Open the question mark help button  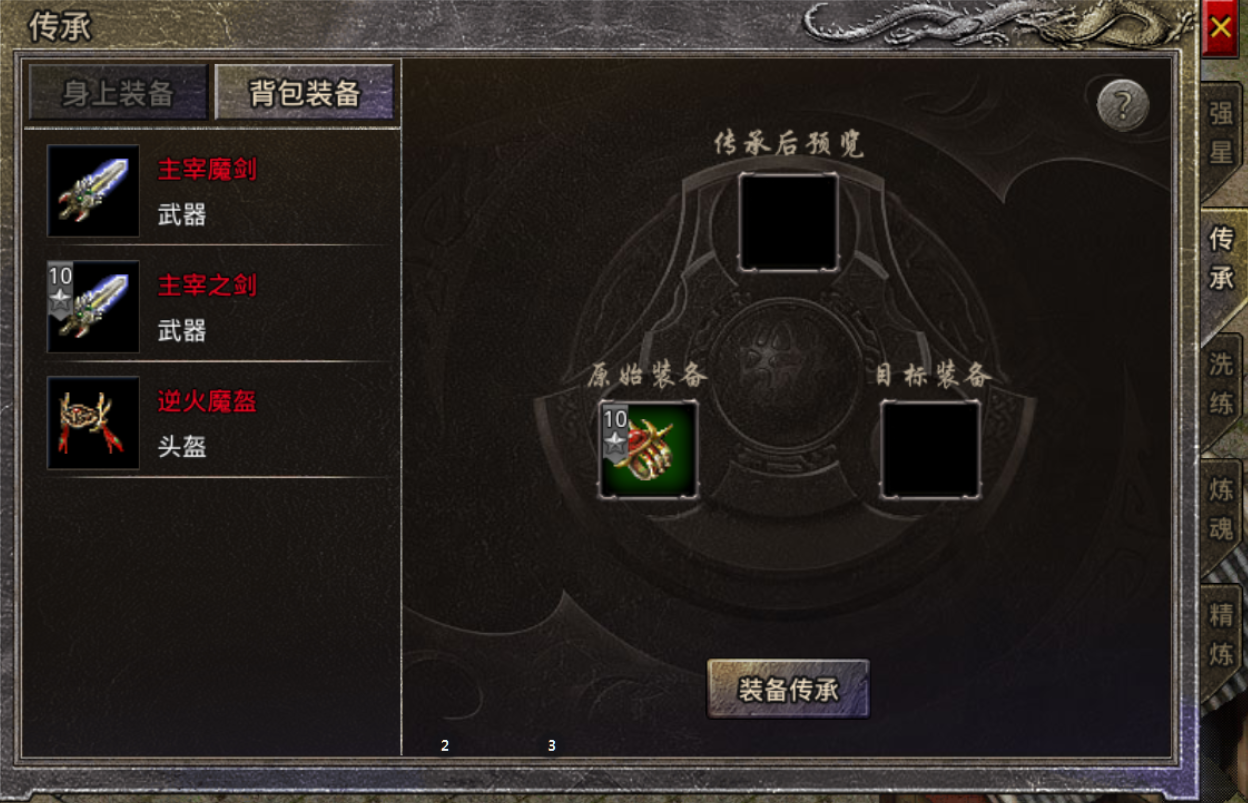point(1122,103)
